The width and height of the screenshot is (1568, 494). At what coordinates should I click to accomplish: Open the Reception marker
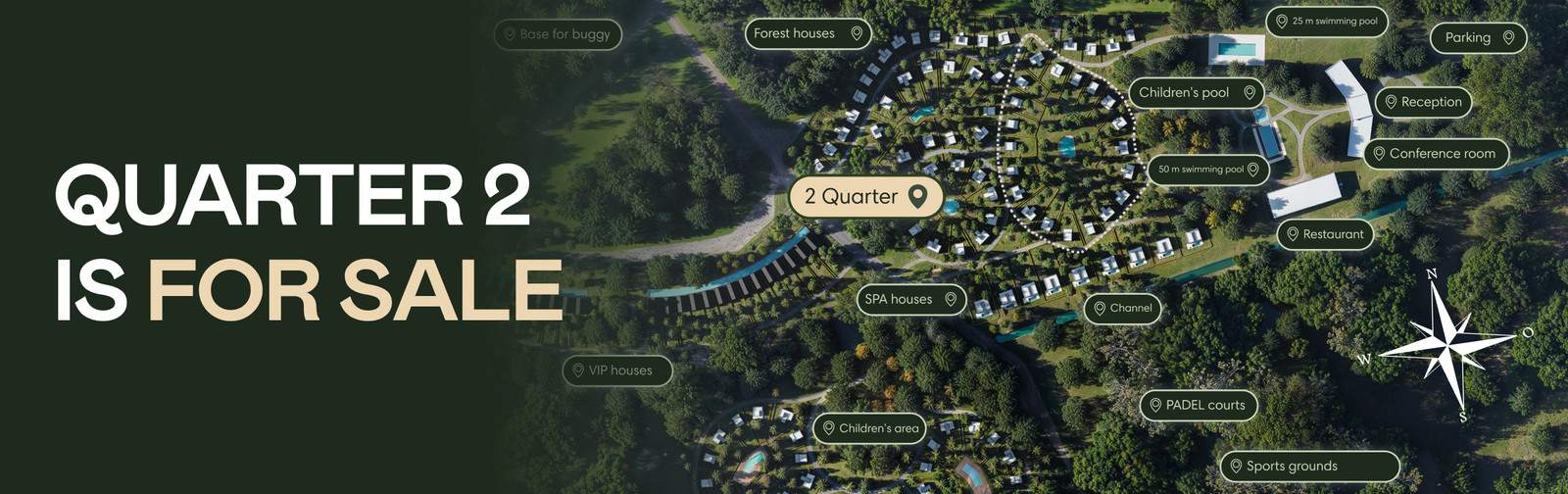pyautogui.click(x=1423, y=102)
